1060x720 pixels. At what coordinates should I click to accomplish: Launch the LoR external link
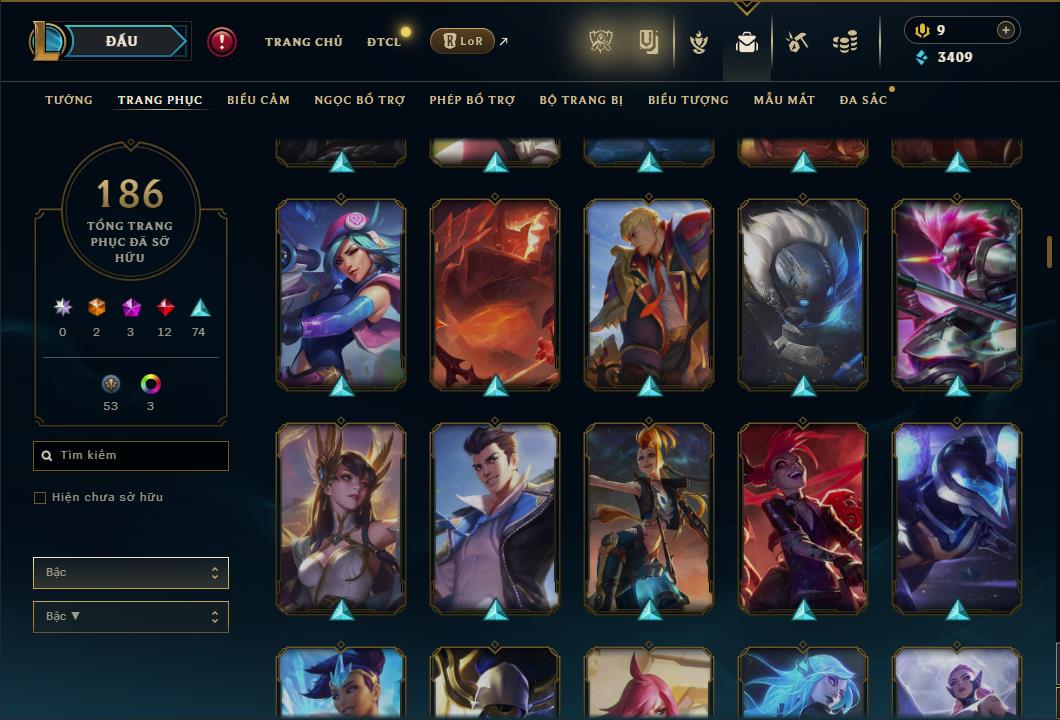[463, 41]
